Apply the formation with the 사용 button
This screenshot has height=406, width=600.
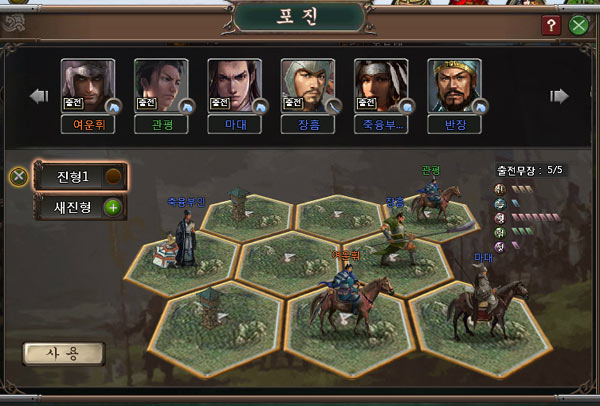[63, 354]
